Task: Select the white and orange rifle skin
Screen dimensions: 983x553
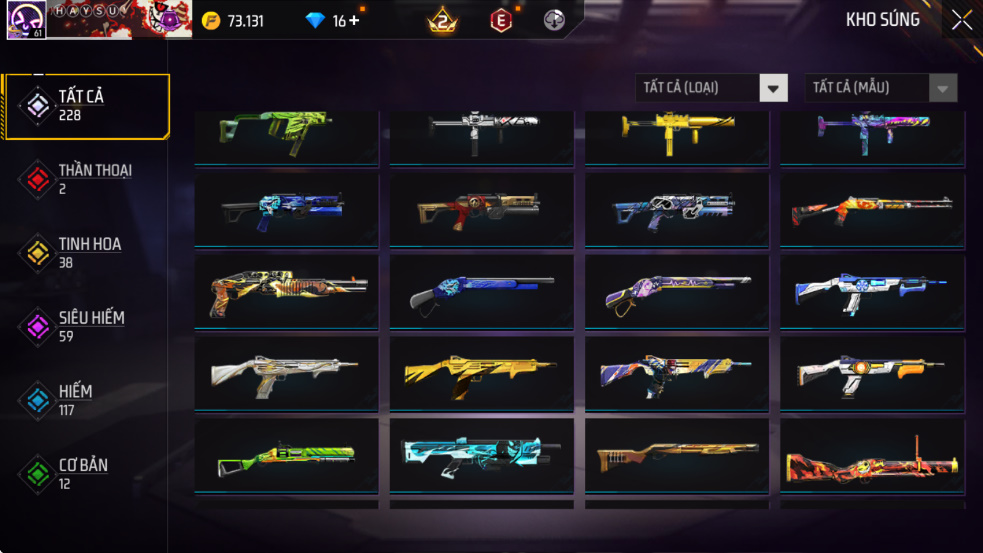Action: coord(872,373)
